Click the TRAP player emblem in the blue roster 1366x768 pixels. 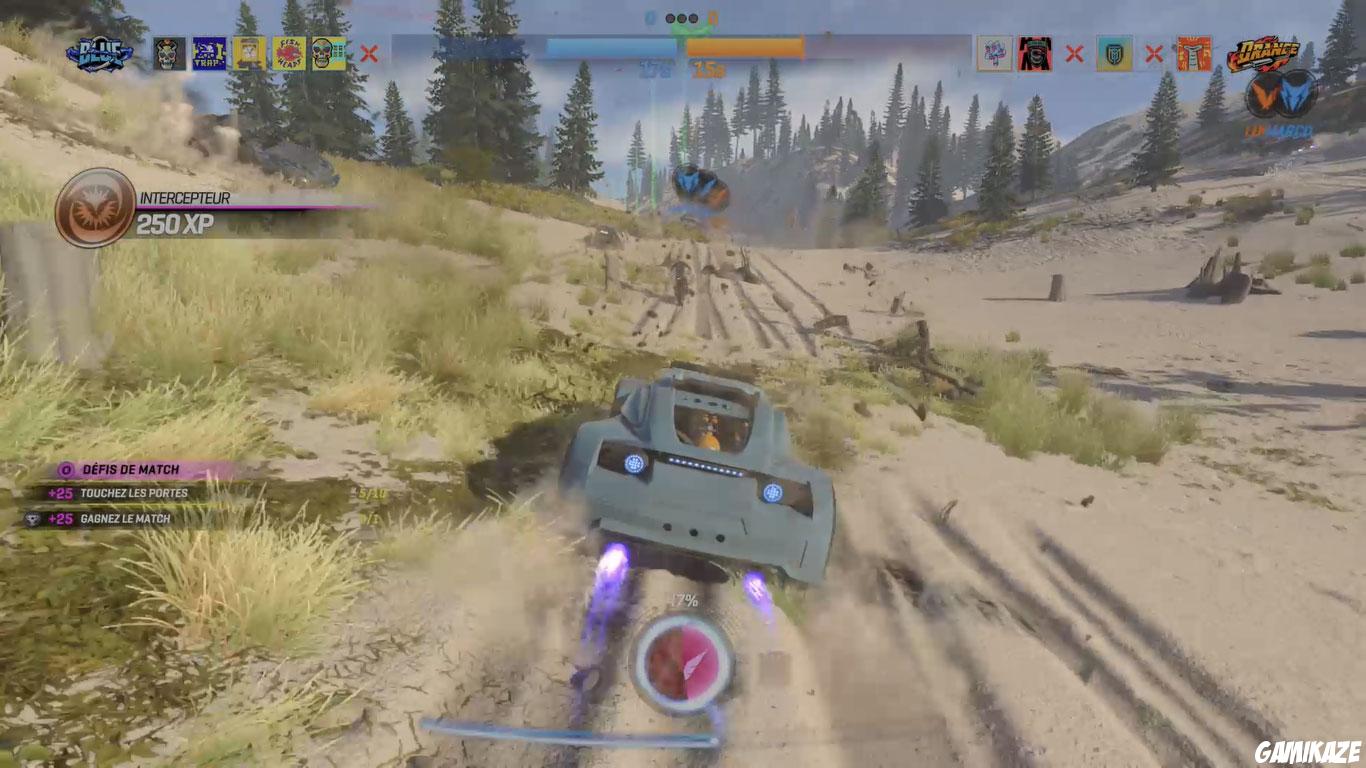coord(210,52)
